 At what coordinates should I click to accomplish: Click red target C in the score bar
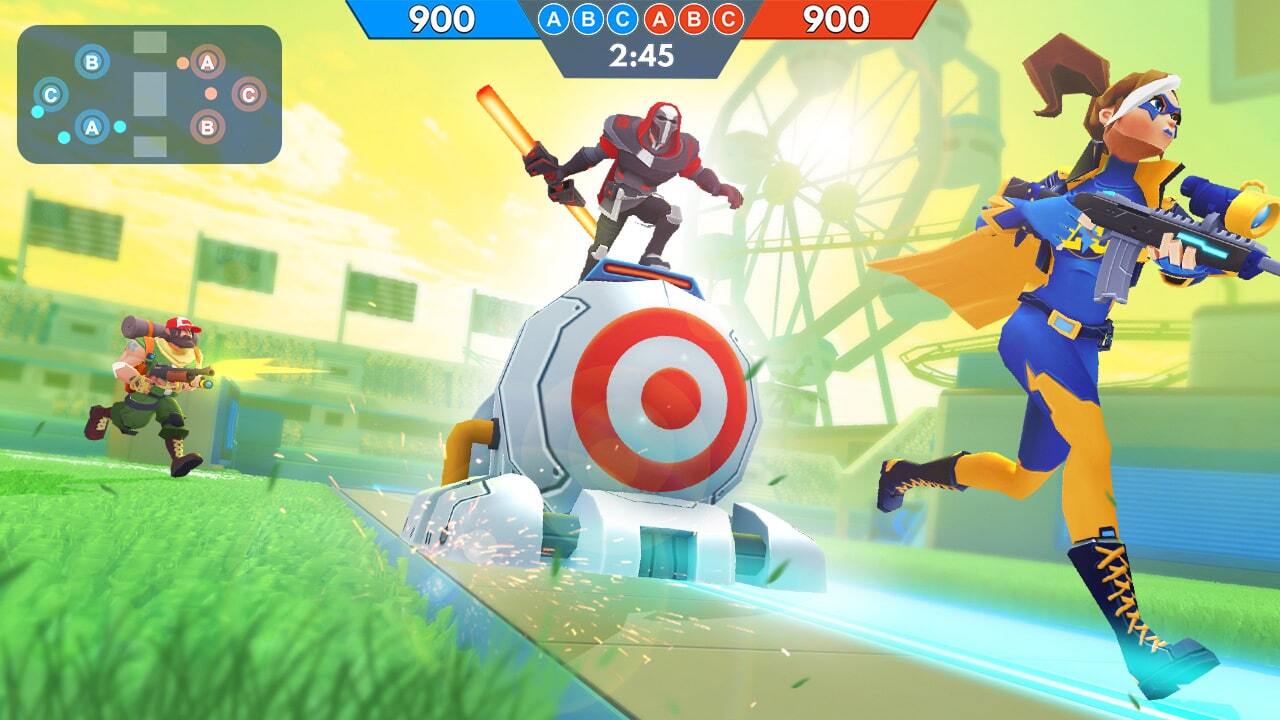pos(729,20)
